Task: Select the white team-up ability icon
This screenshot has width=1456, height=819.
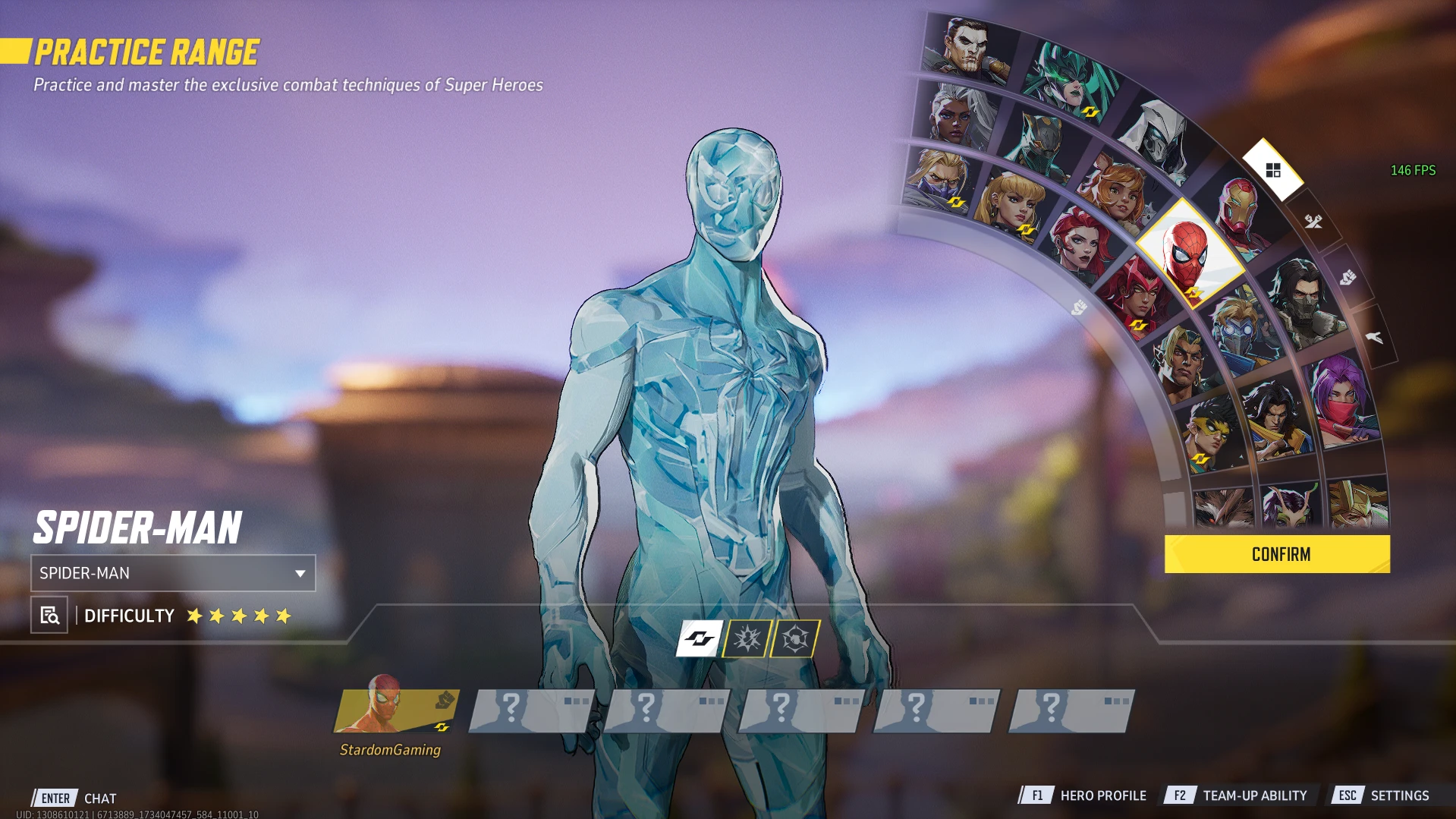Action: point(699,638)
